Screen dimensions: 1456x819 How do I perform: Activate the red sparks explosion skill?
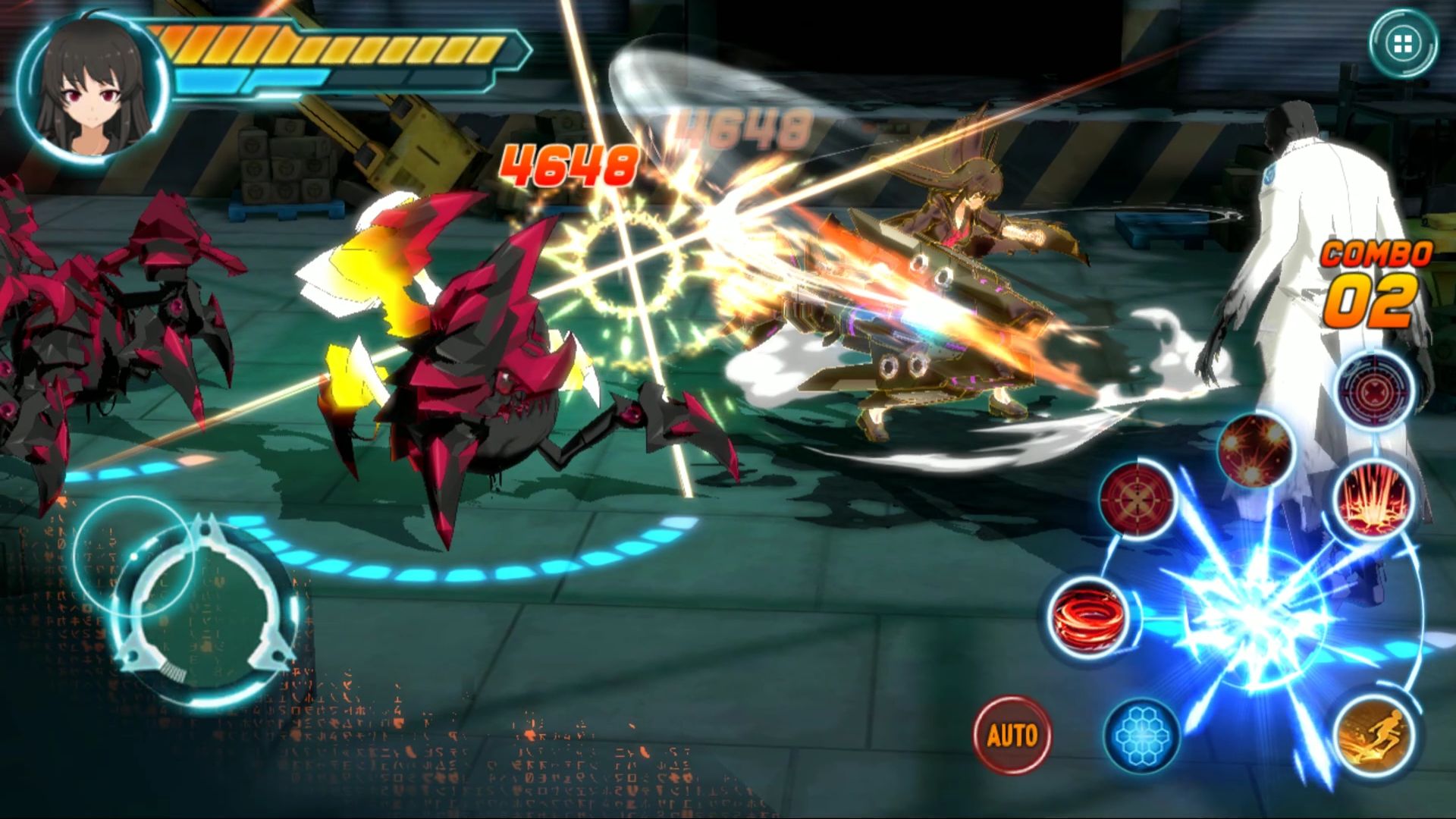(x=1254, y=449)
